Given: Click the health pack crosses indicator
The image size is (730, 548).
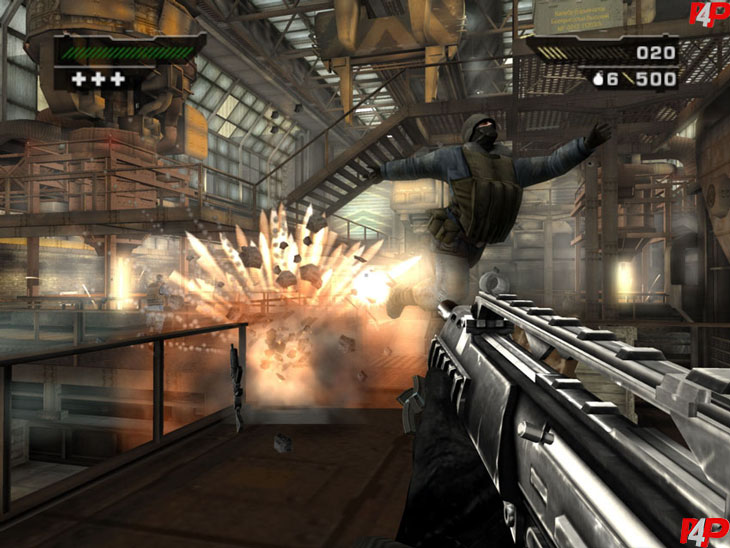Looking at the screenshot, I should [x=104, y=79].
